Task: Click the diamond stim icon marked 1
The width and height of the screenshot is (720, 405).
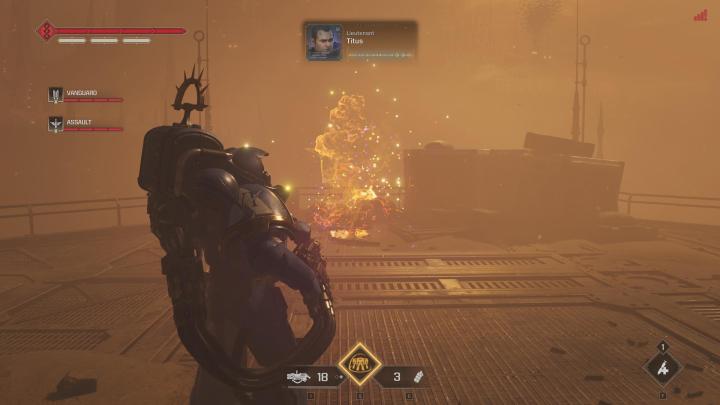Action: (x=662, y=368)
